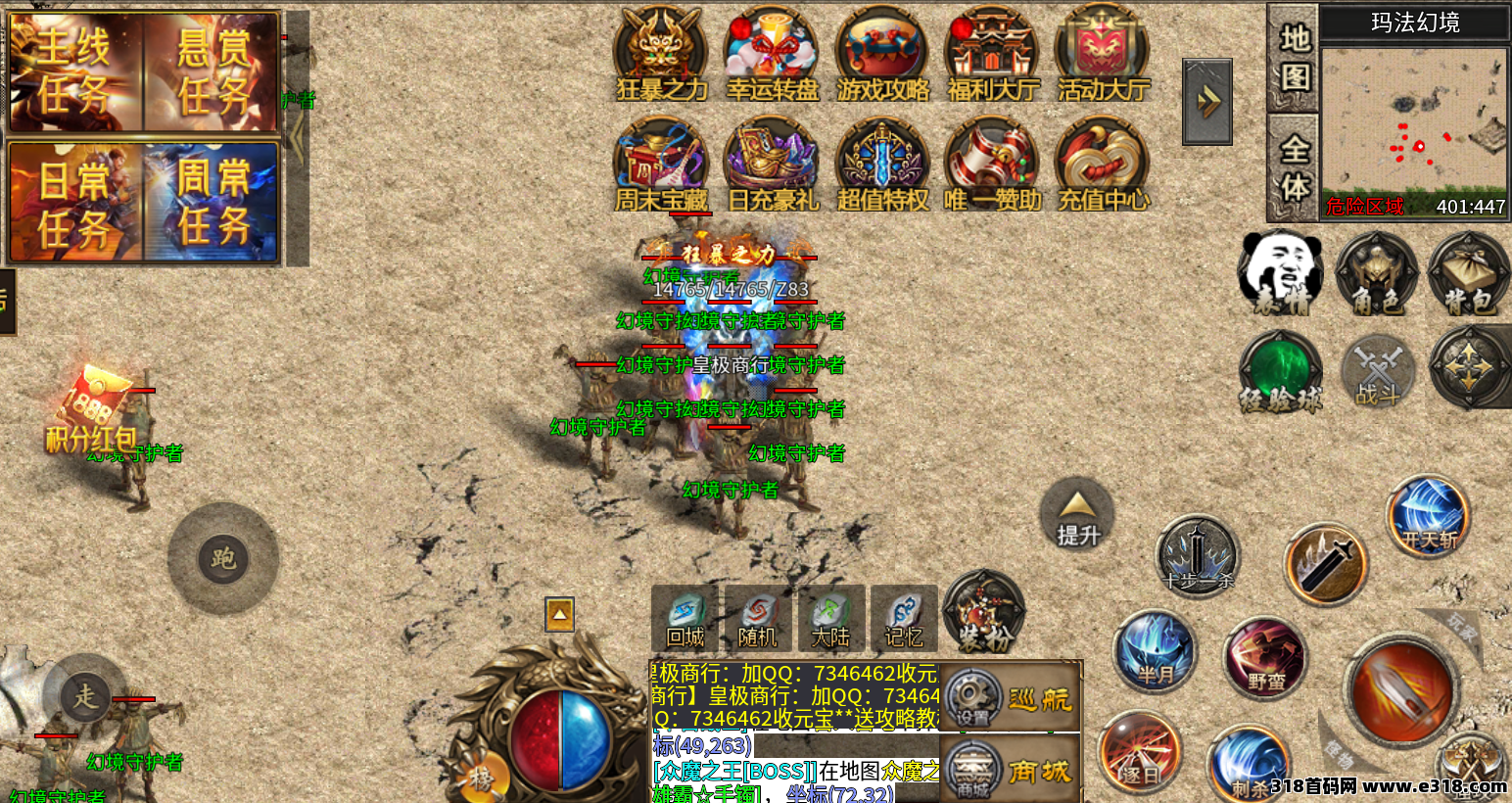The height and width of the screenshot is (803, 1512).
Task: Tap the 提升 upgrade button
Action: tap(1077, 515)
